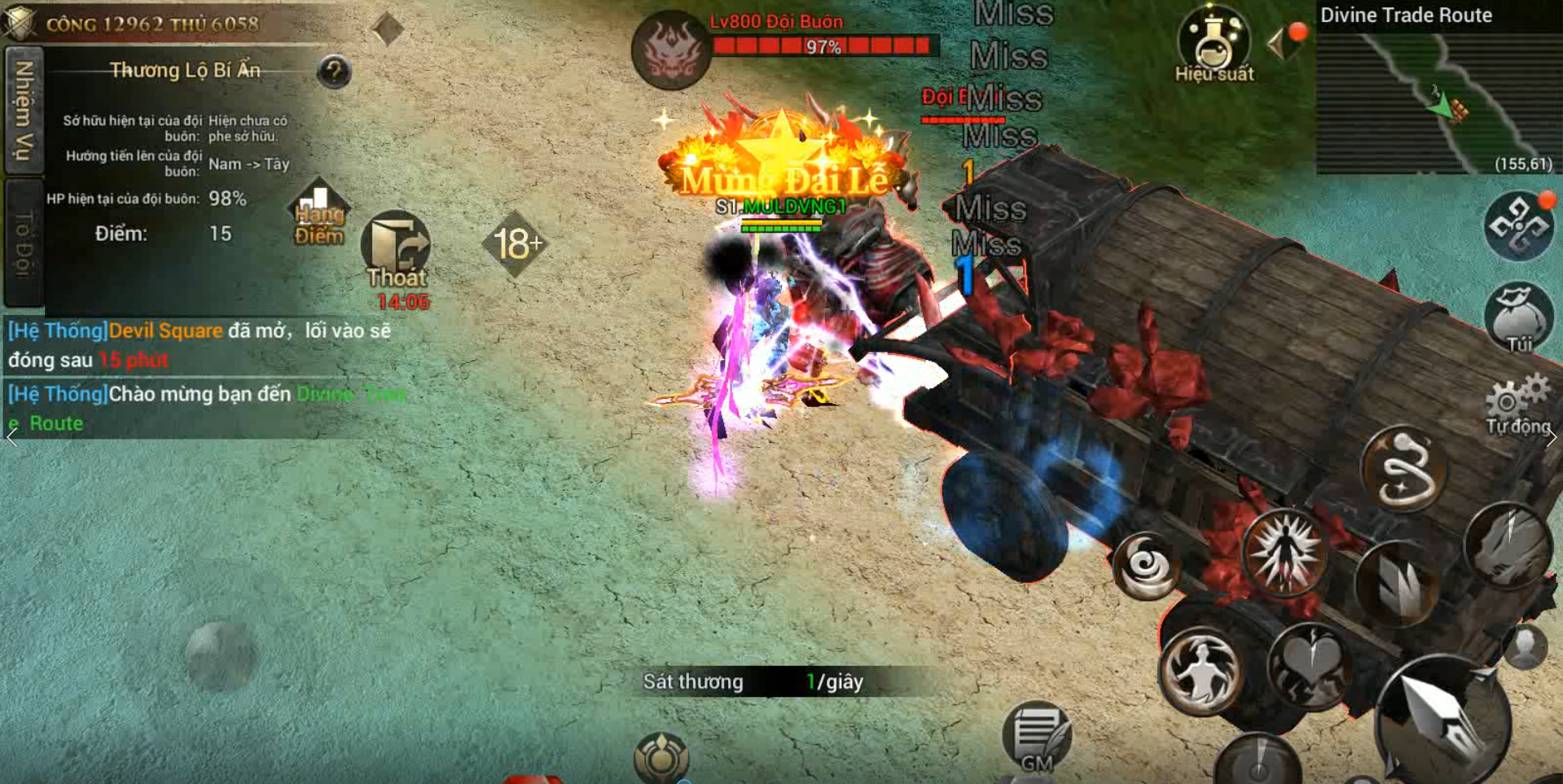
Task: Open the GM support button
Action: tap(1036, 738)
